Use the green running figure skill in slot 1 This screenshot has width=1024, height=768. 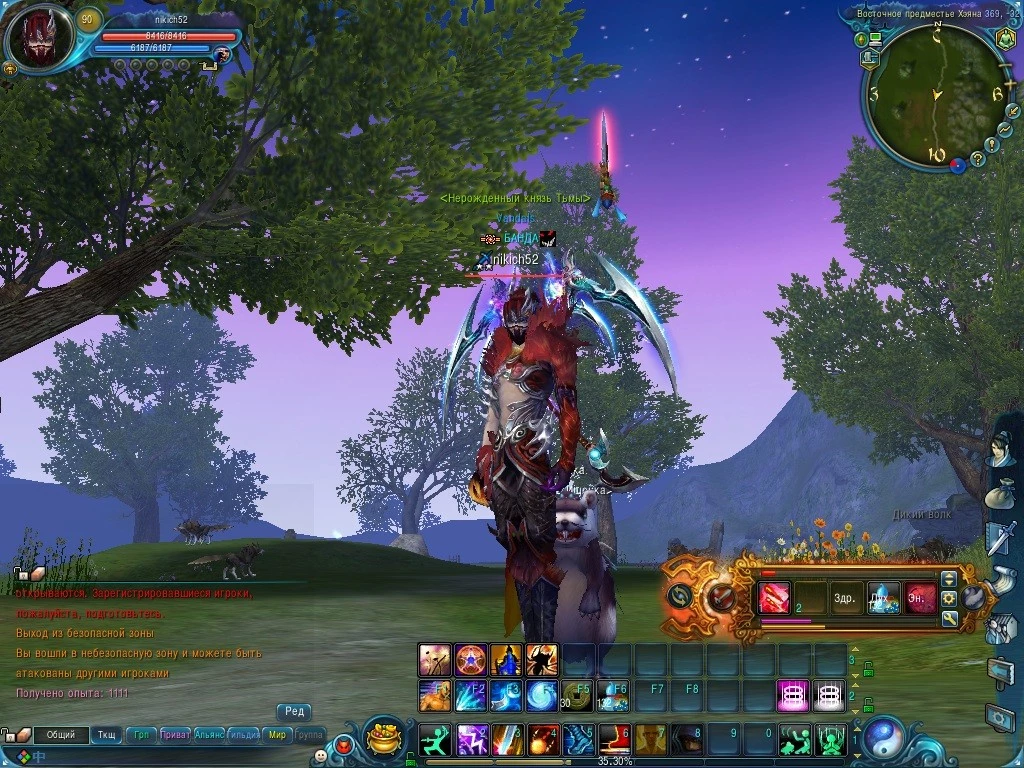point(433,740)
